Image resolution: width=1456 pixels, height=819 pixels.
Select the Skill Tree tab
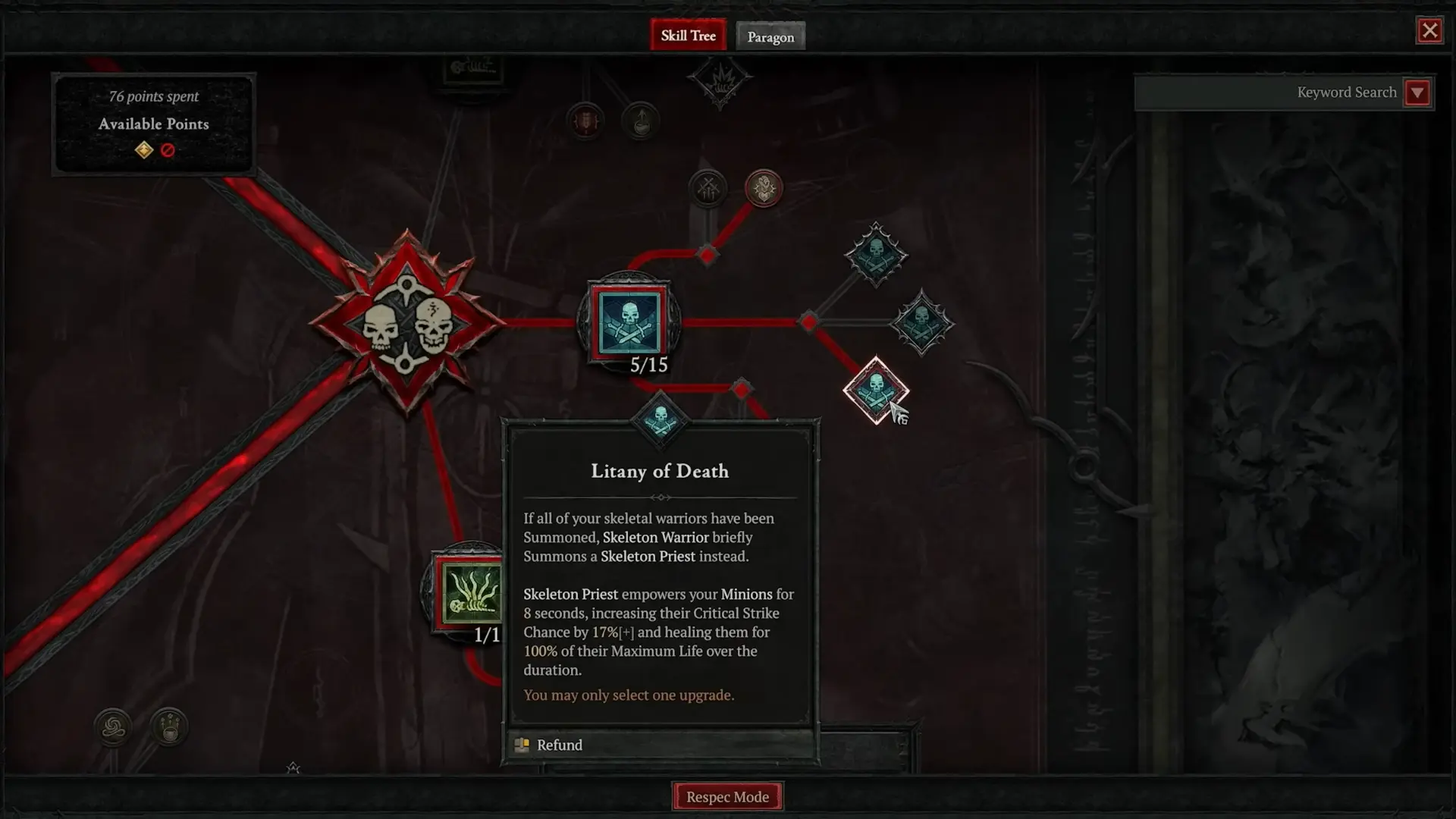pos(688,36)
